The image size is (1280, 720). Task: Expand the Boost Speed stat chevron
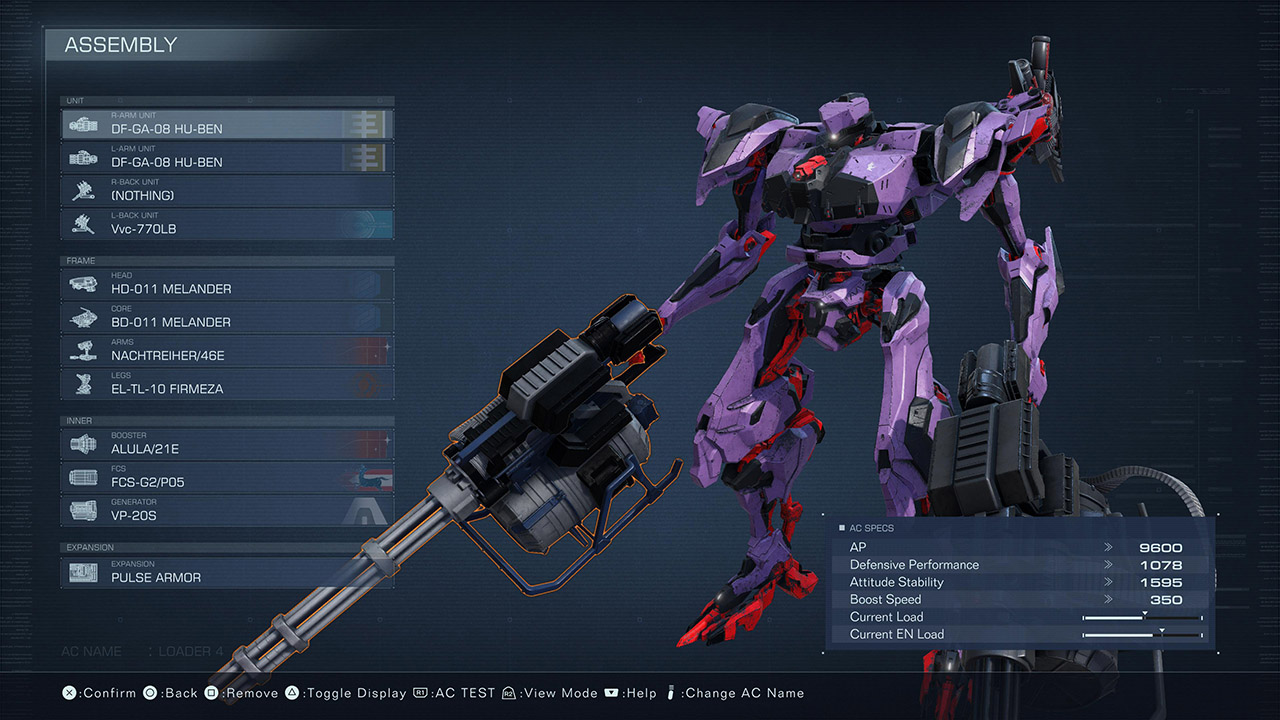point(1108,599)
